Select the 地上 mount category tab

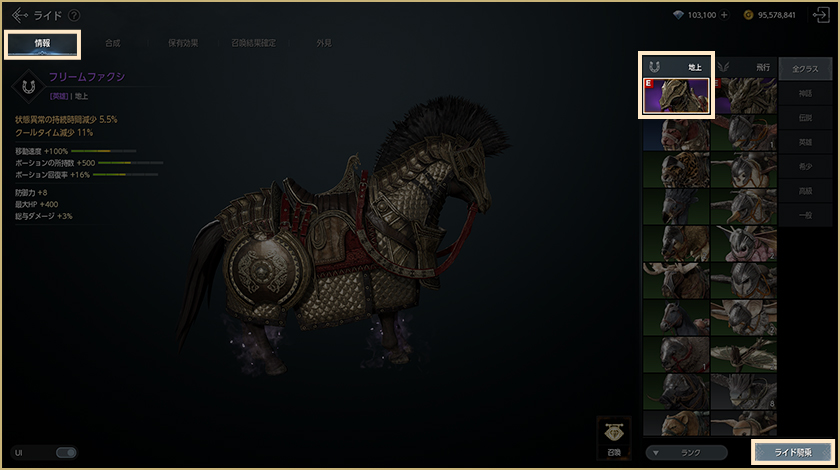coord(676,66)
